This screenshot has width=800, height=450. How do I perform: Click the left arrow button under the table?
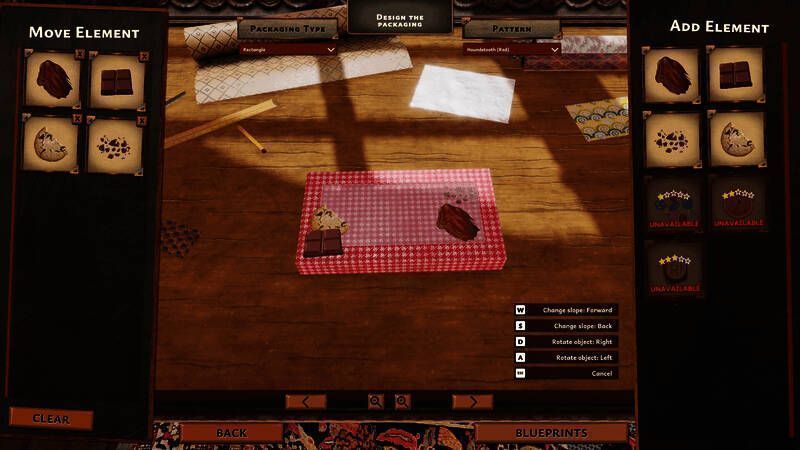(305, 401)
